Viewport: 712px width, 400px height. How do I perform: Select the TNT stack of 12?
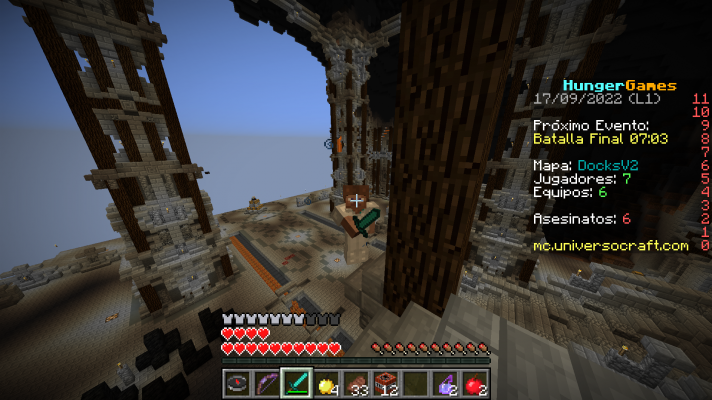[386, 382]
